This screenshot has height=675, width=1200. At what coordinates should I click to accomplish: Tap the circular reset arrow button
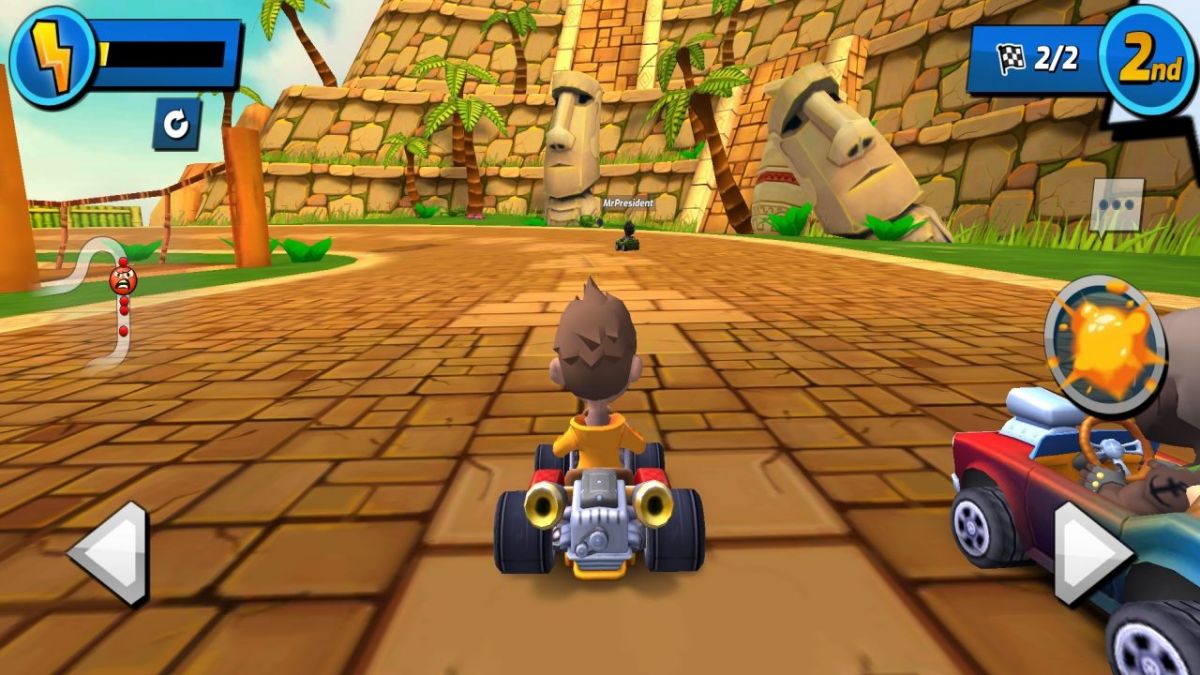tap(176, 124)
